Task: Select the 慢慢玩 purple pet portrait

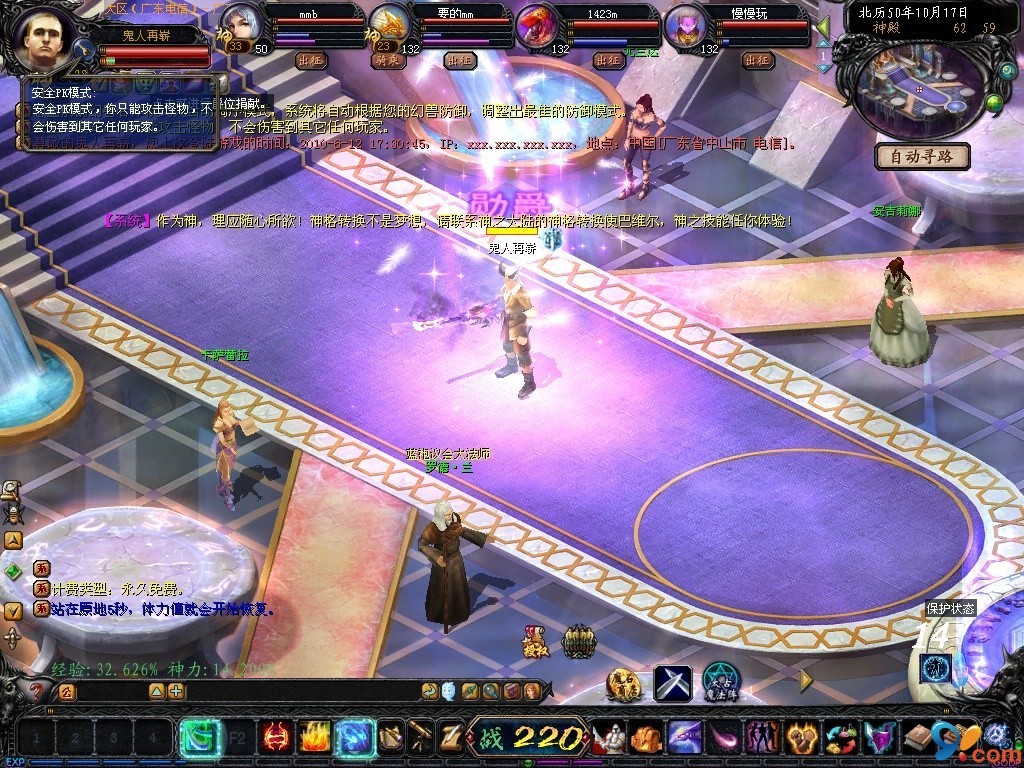Action: tap(686, 27)
